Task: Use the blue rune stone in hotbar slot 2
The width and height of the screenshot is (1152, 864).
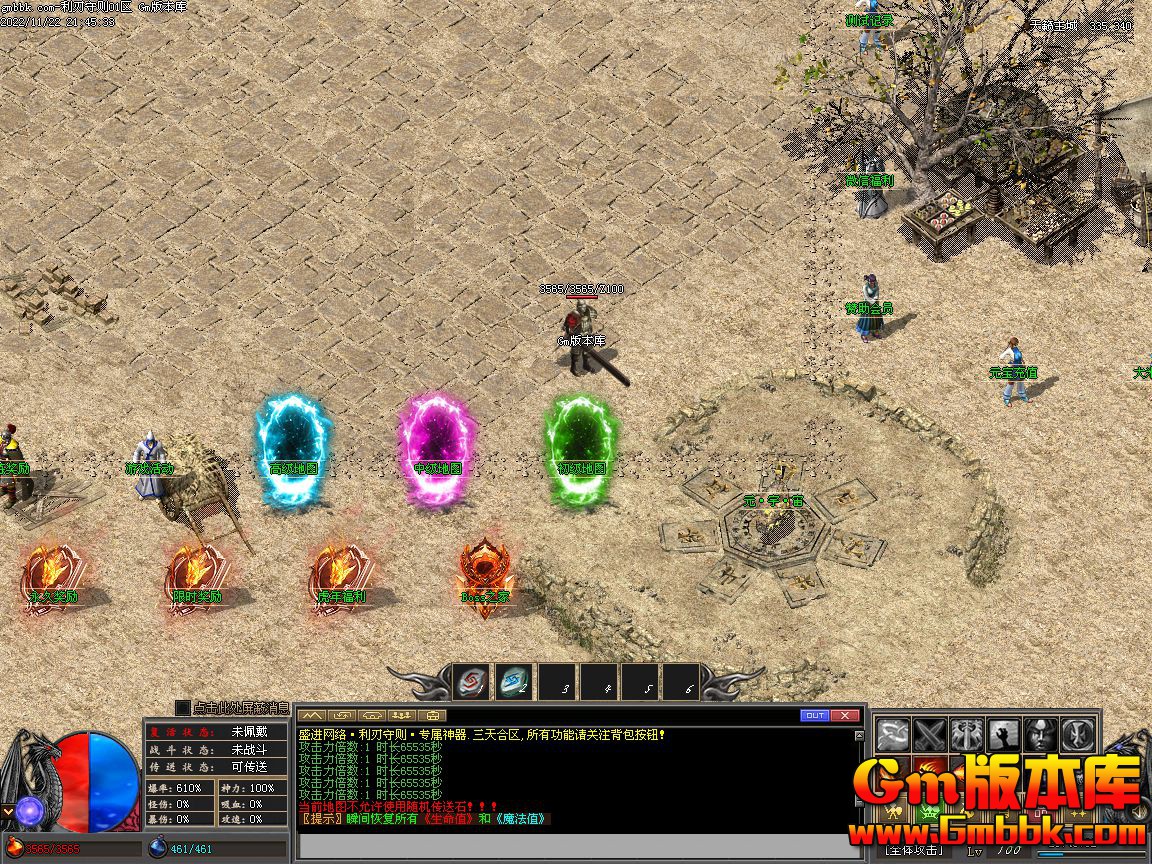Action: [514, 683]
